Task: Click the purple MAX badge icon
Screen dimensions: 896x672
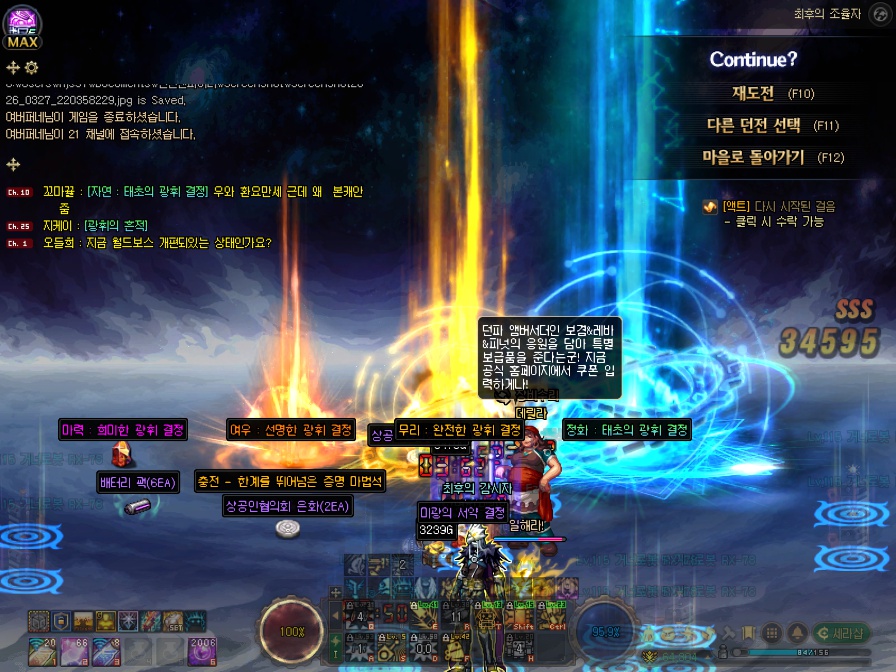Action: click(x=22, y=28)
